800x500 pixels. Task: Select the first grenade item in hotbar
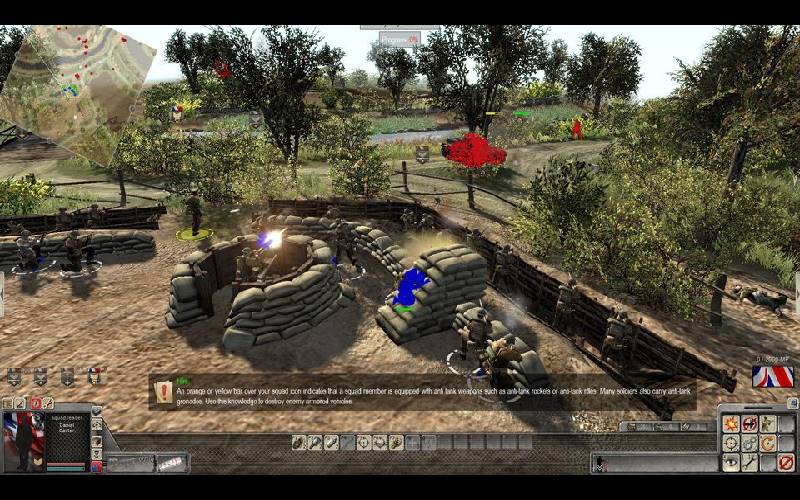click(298, 442)
